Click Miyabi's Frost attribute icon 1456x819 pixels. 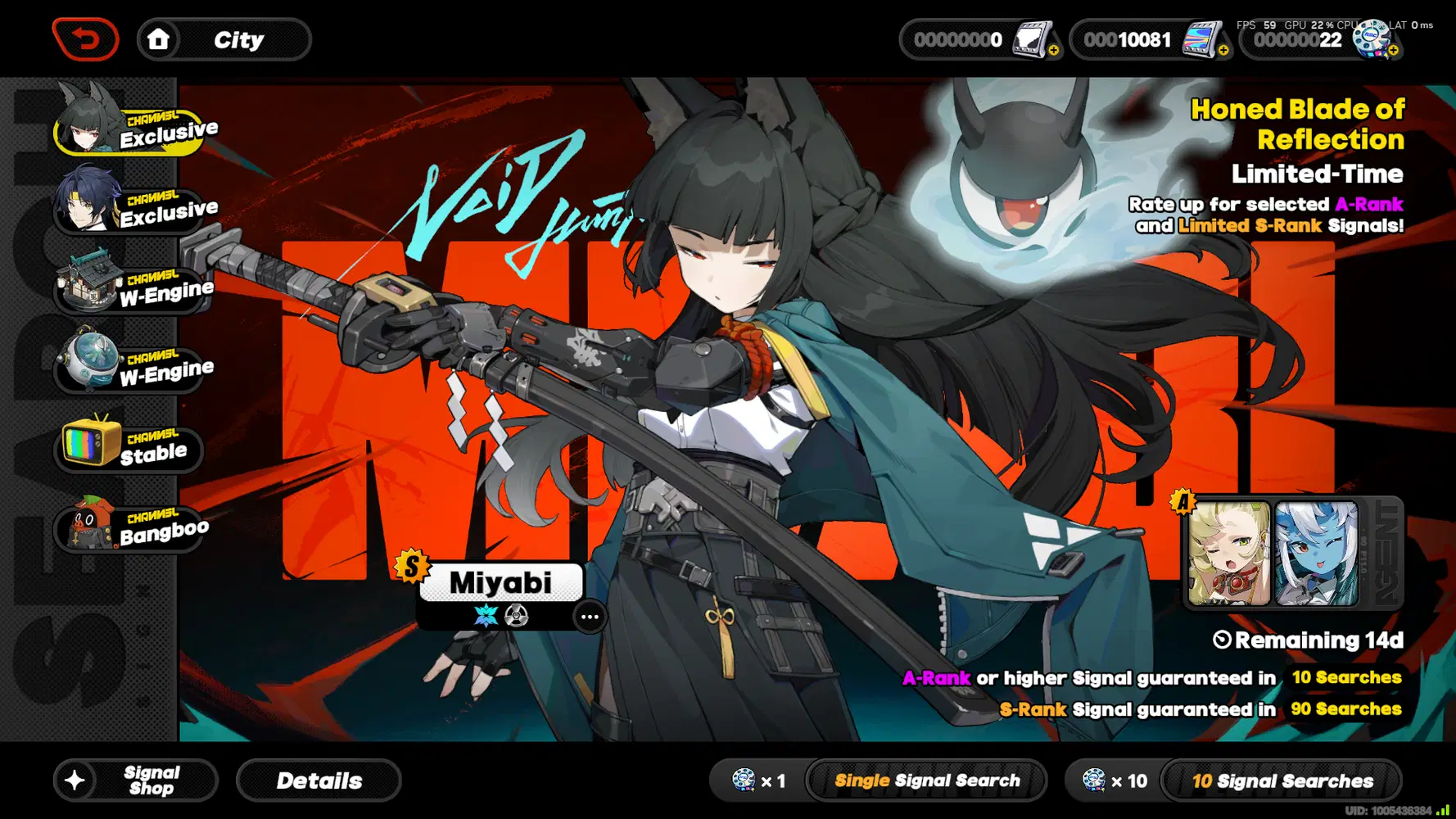point(486,616)
